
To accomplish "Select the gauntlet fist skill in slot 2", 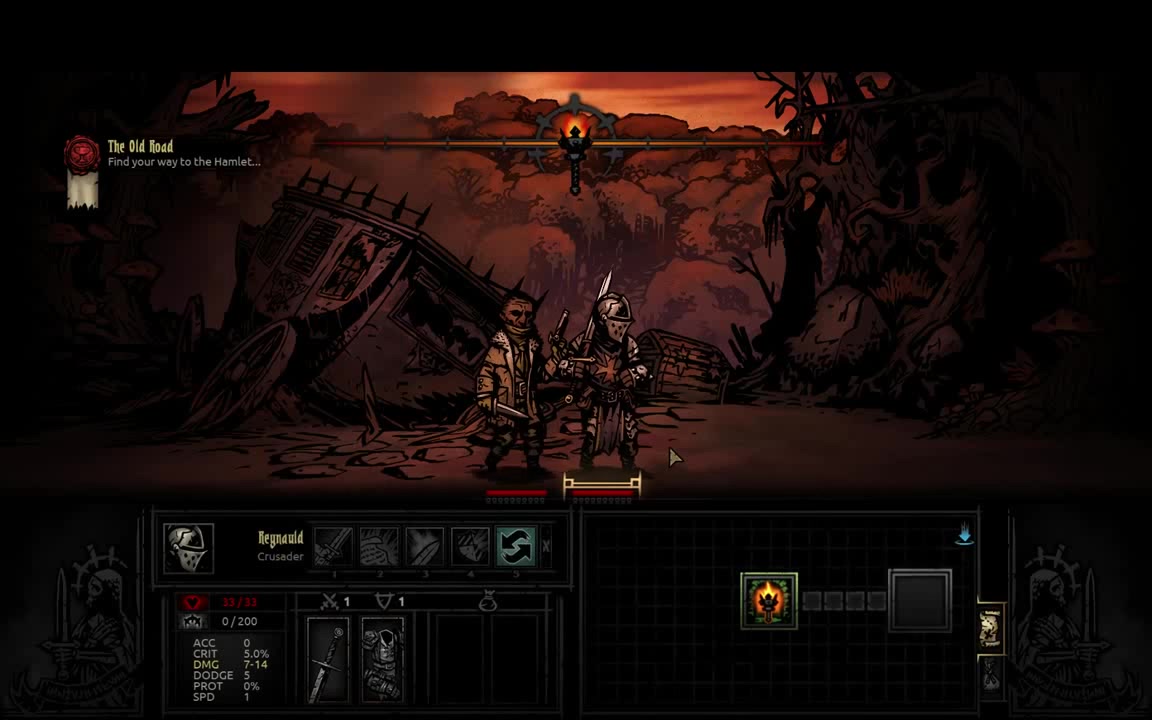I will click(x=379, y=547).
